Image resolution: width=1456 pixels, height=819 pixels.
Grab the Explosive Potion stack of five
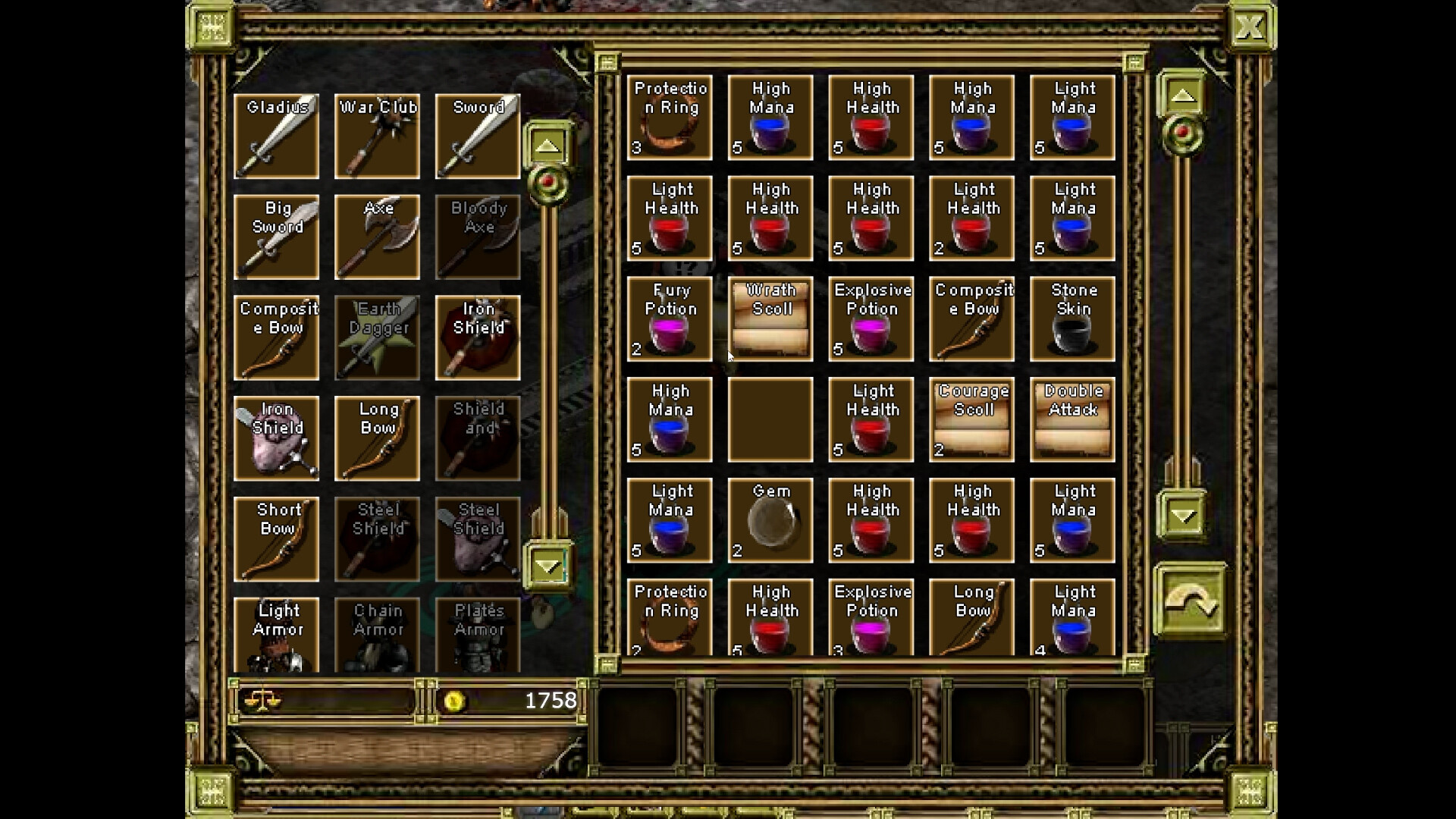[871, 318]
